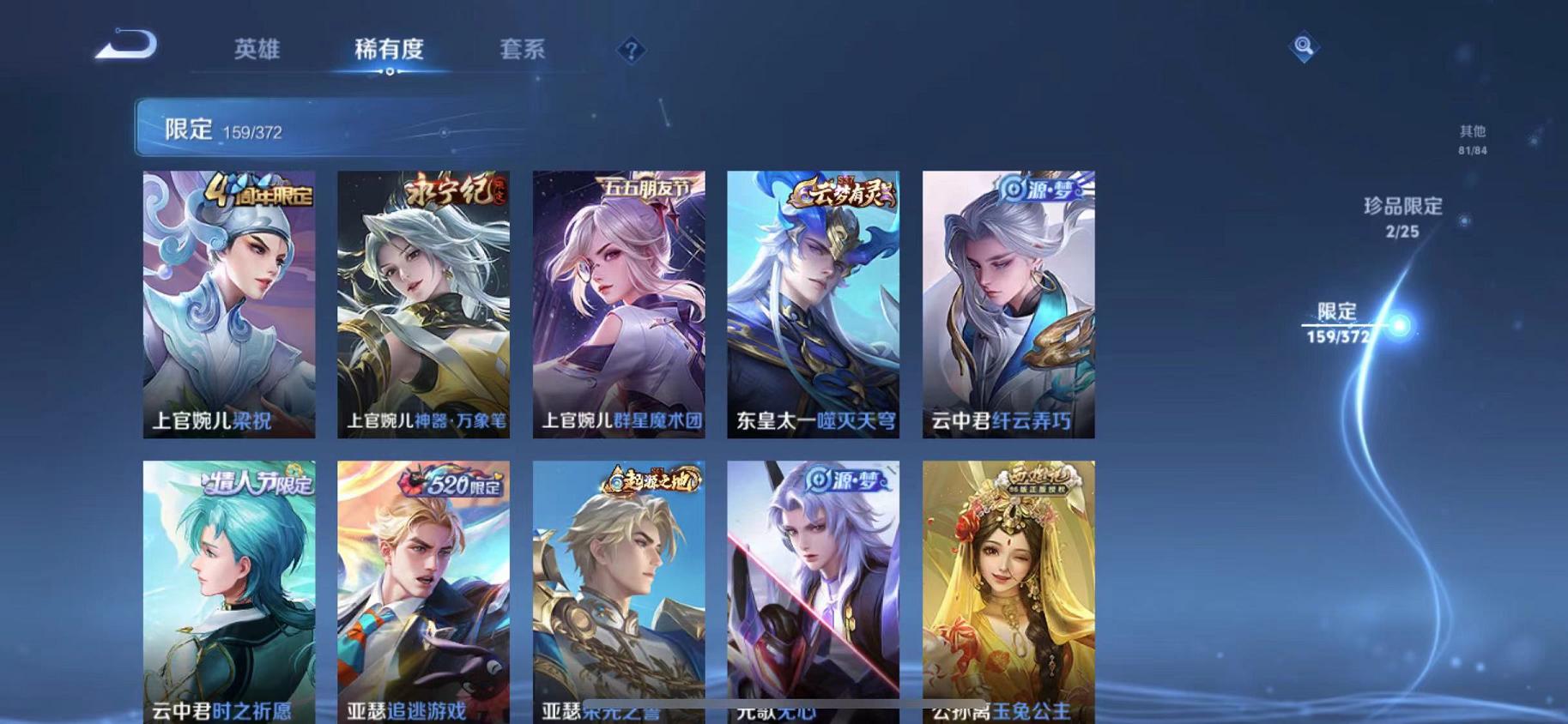Screen dimensions: 1568x724
Task: Open the diamond help question mark icon
Action: pyautogui.click(x=630, y=51)
